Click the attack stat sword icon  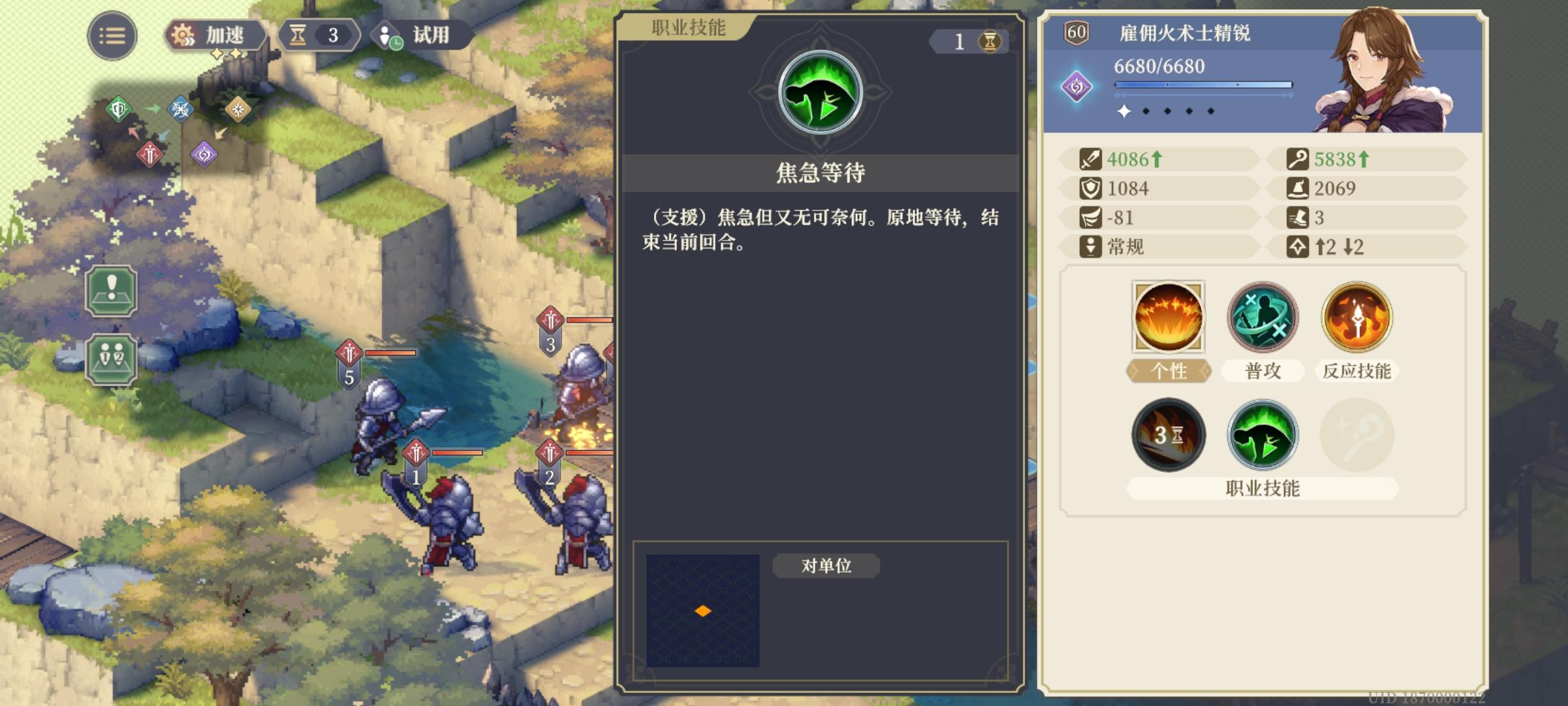(1092, 159)
